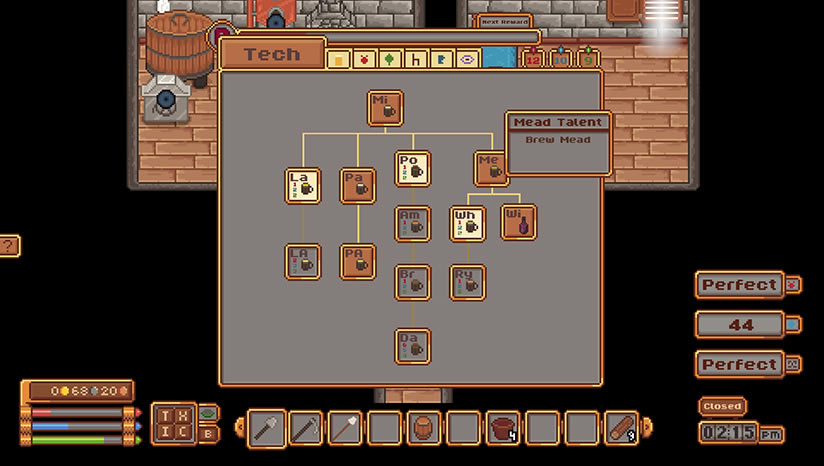Open the TXIC menu button
The height and width of the screenshot is (466, 824).
172,423
